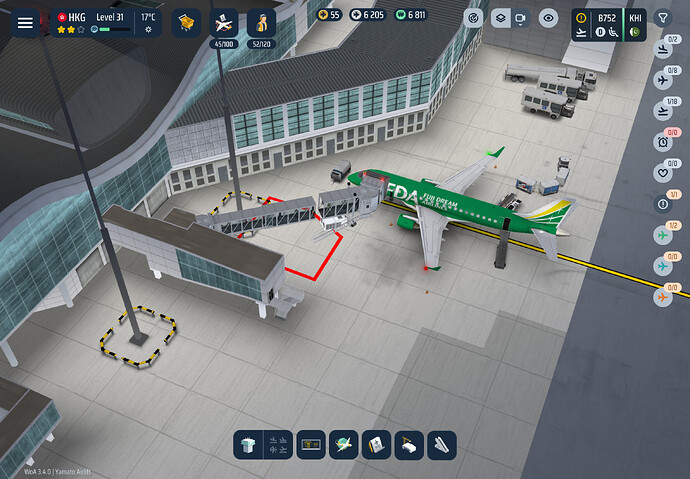Switch camera mode with the camera button

tap(521, 18)
